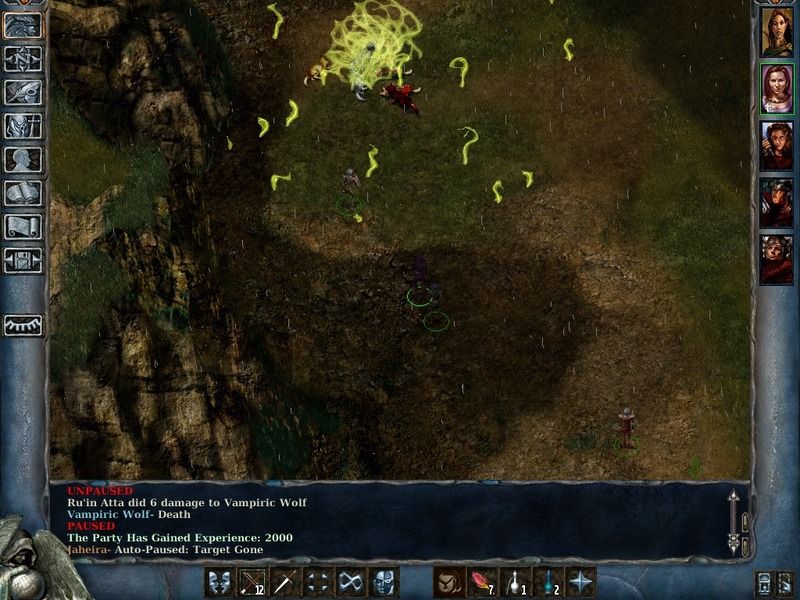Select the top elf woman portrait
The height and width of the screenshot is (600, 800).
point(776,32)
